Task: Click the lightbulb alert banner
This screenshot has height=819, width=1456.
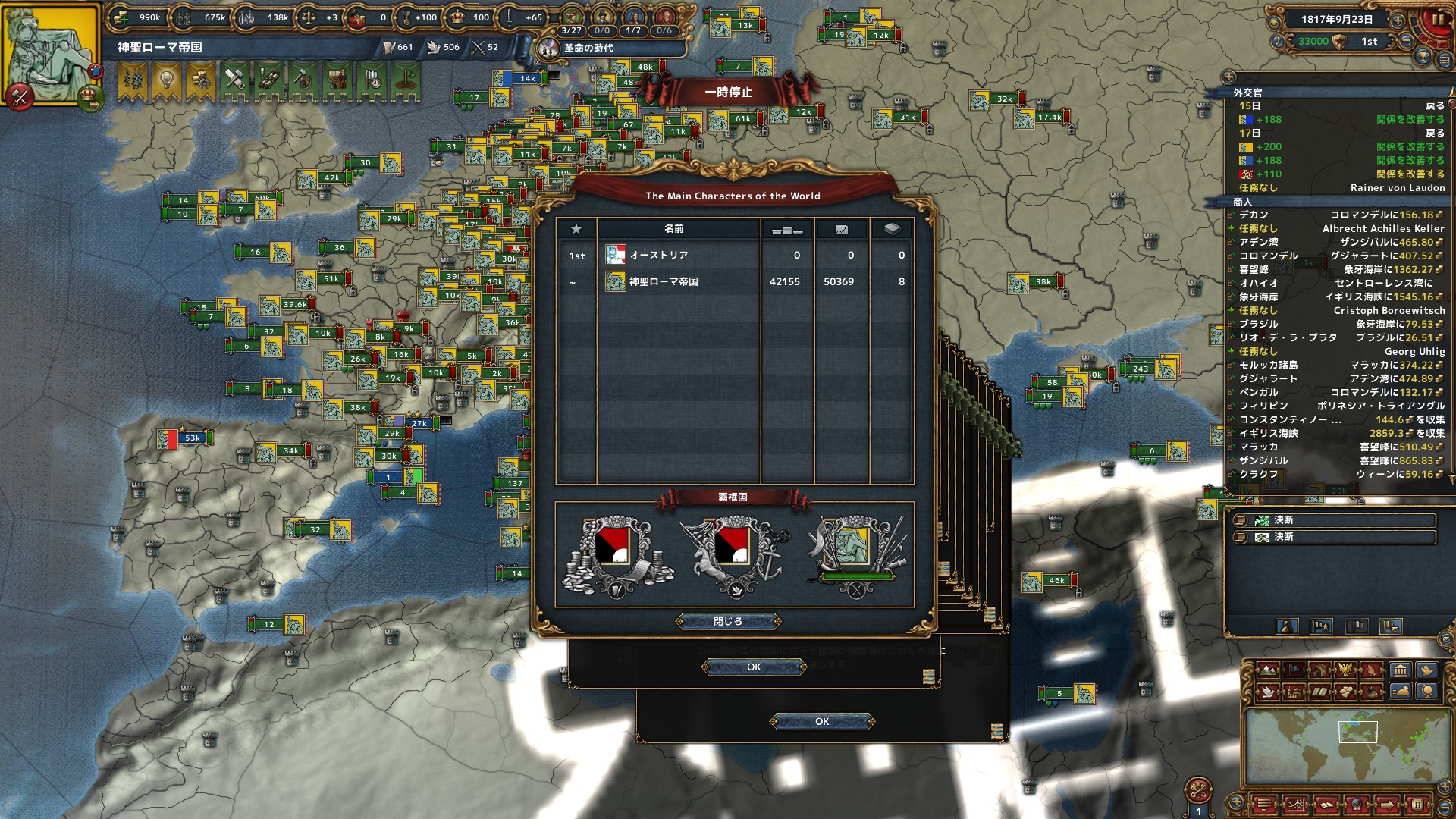Action: (x=166, y=79)
